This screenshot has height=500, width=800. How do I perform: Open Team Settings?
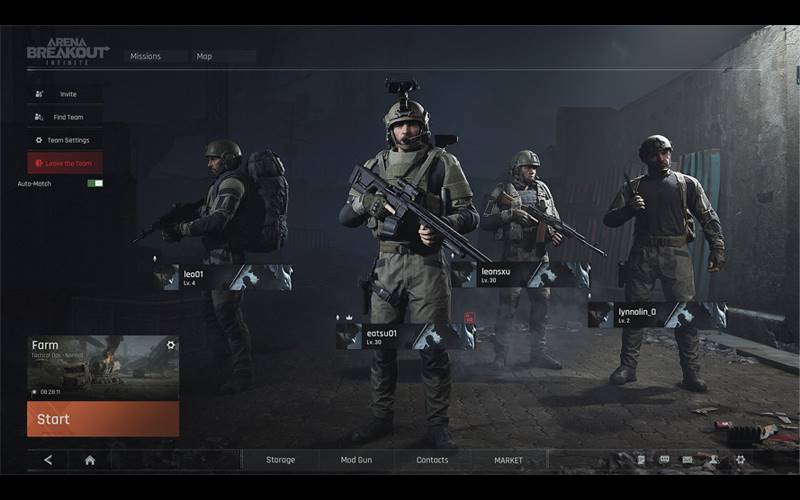pyautogui.click(x=66, y=140)
